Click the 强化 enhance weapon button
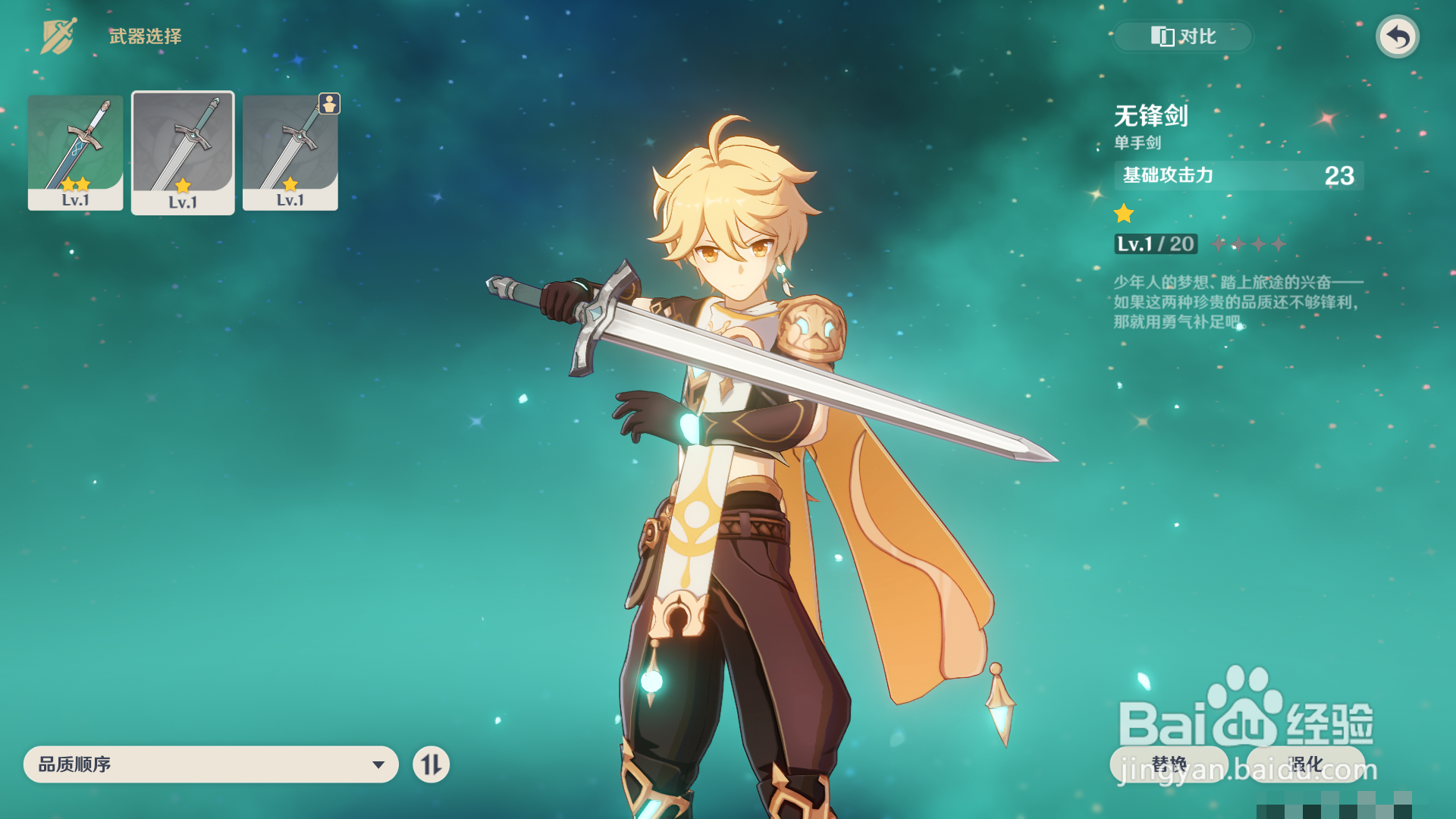The width and height of the screenshot is (1456, 819). click(x=1305, y=764)
